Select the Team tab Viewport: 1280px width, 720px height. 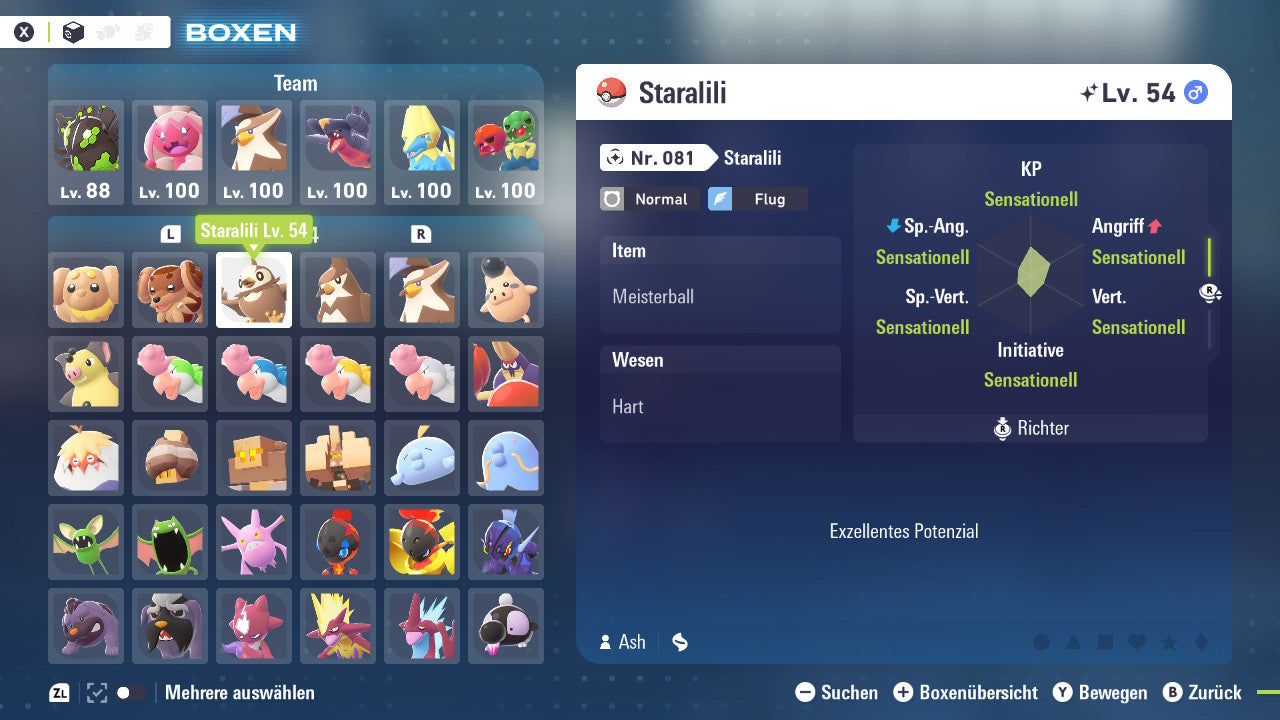coord(295,83)
